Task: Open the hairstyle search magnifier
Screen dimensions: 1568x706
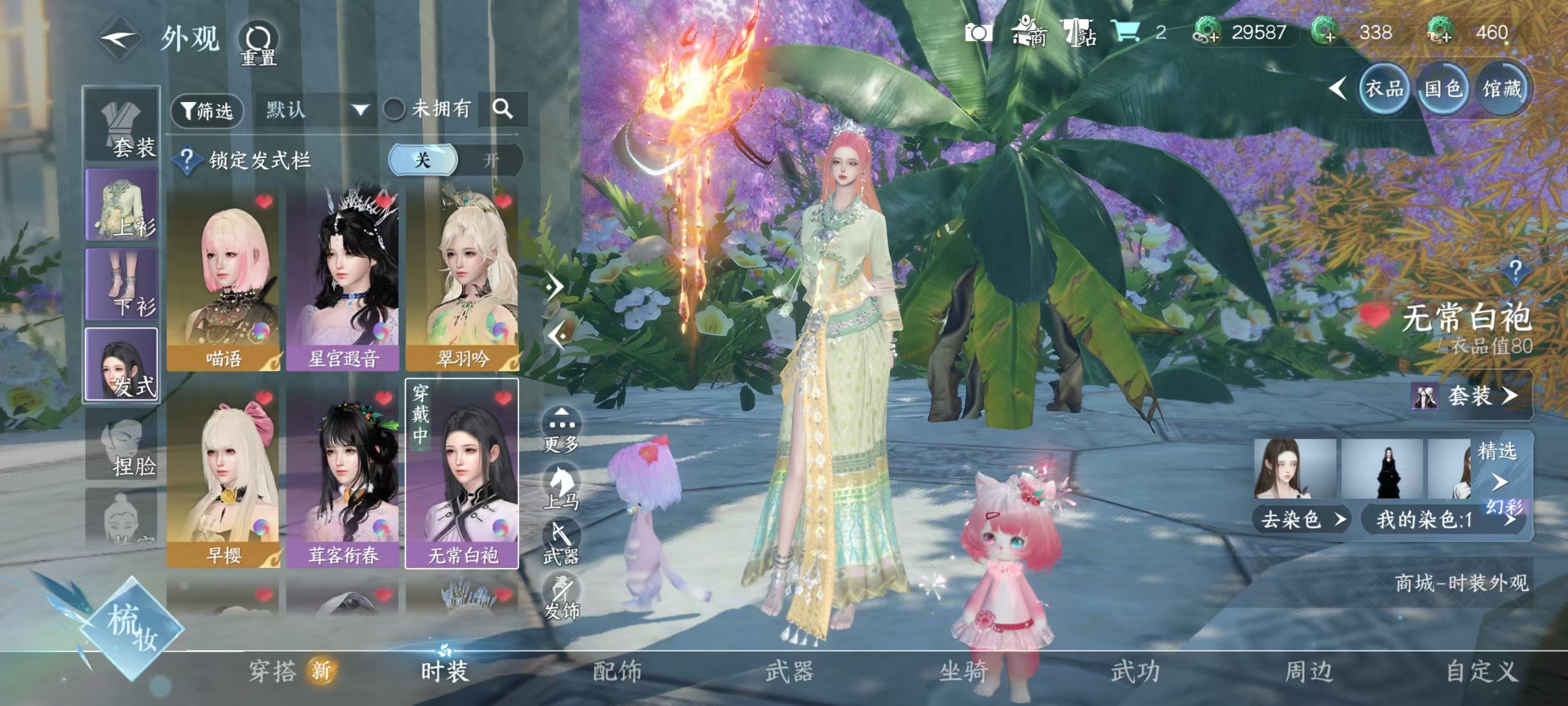Action: [502, 109]
